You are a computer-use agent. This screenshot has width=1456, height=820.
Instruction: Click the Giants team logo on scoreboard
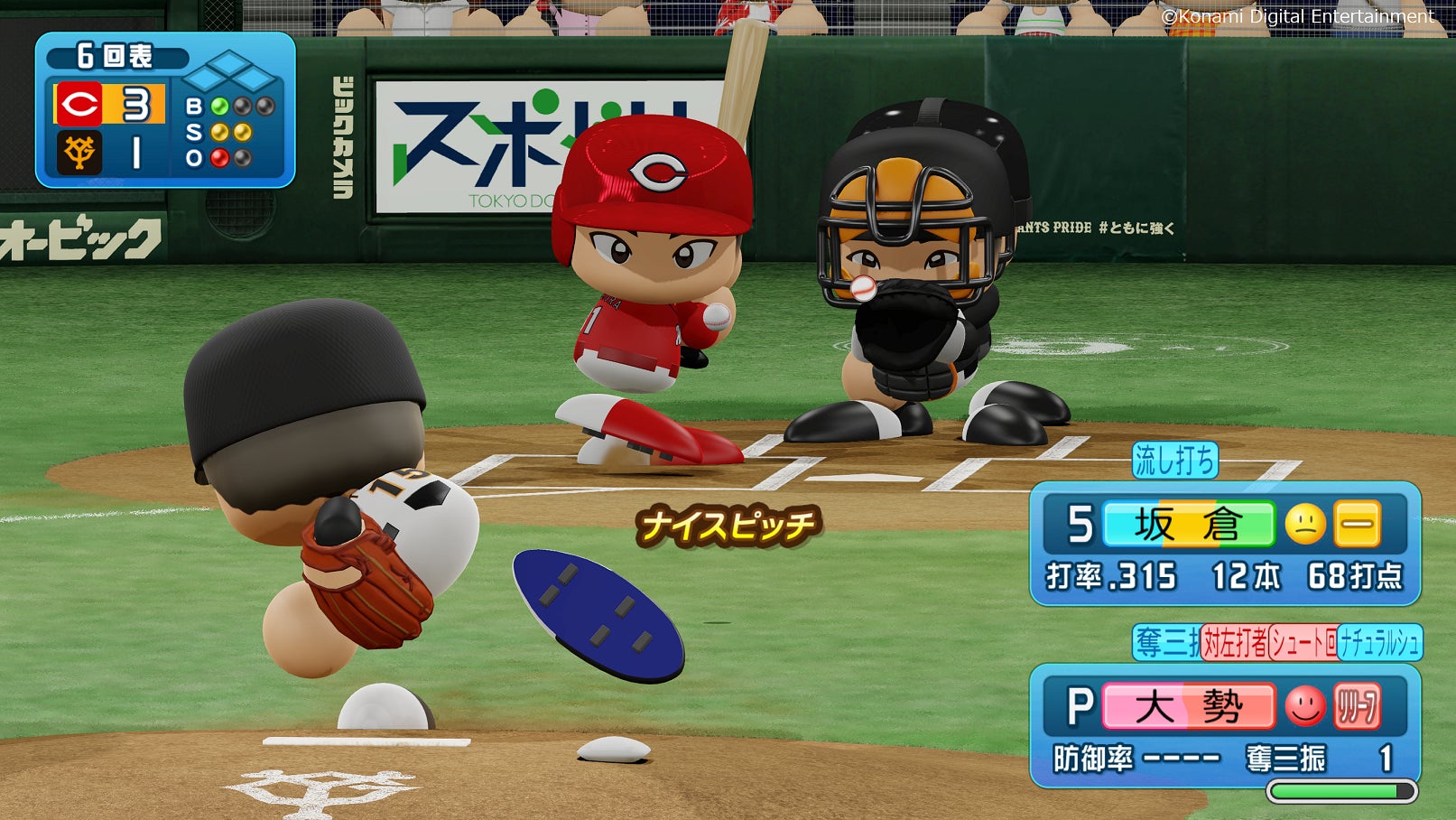coord(79,152)
